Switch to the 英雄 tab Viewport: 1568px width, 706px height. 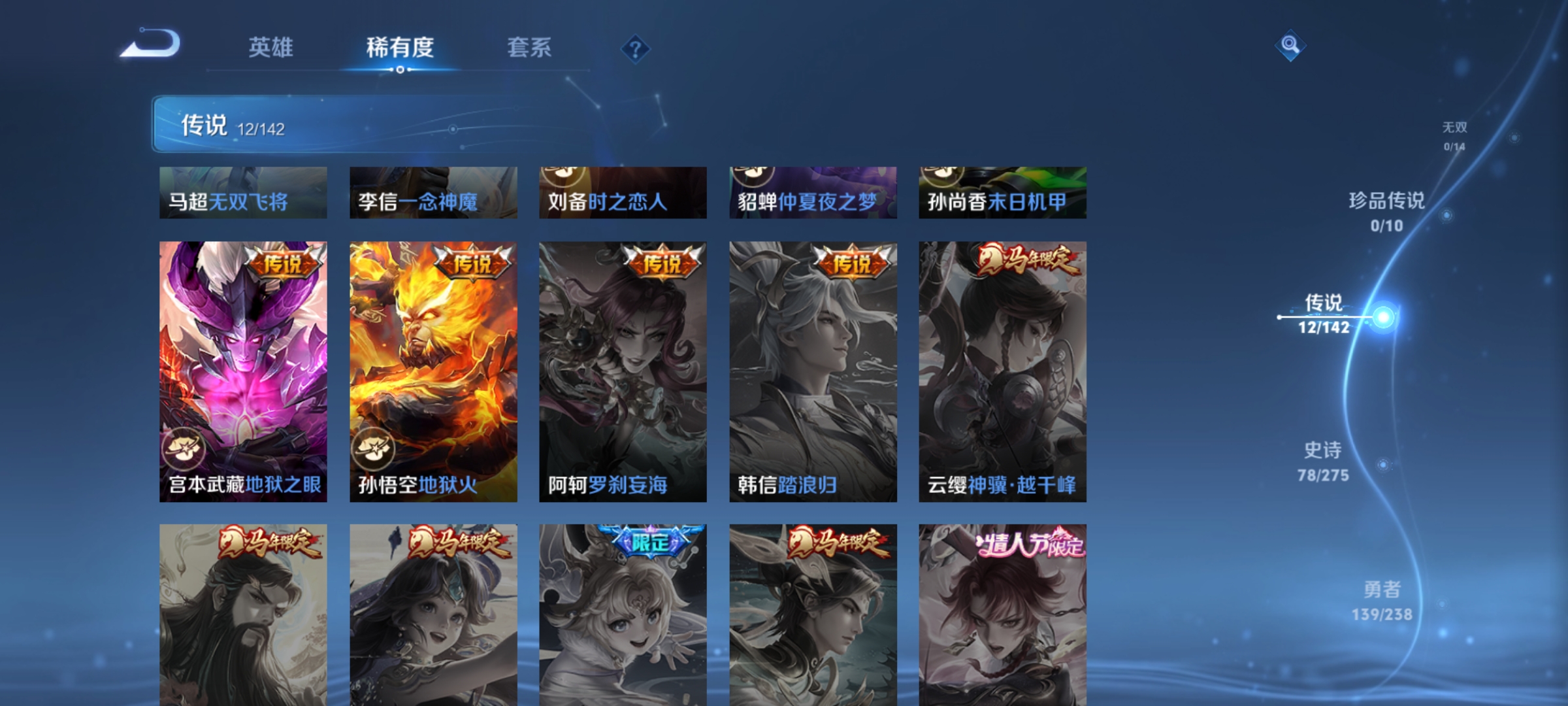(272, 47)
